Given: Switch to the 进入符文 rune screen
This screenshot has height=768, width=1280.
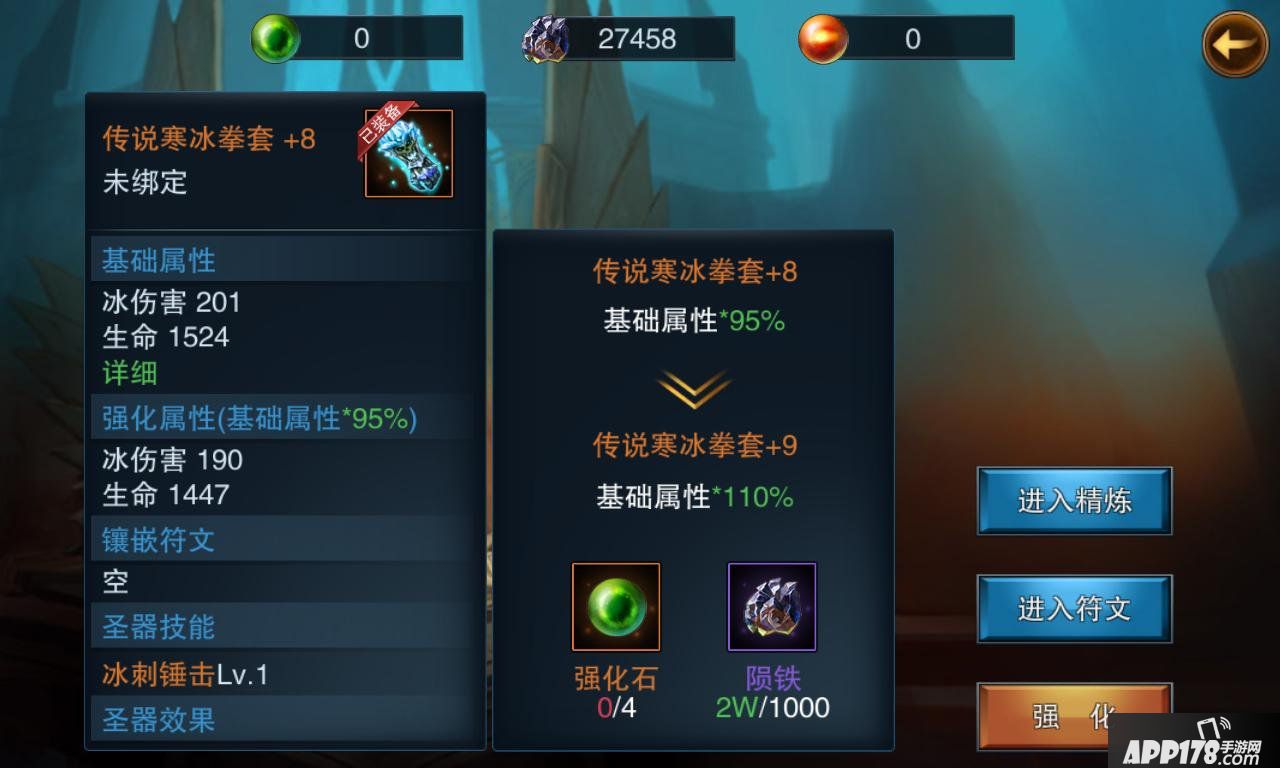Looking at the screenshot, I should pos(1073,607).
